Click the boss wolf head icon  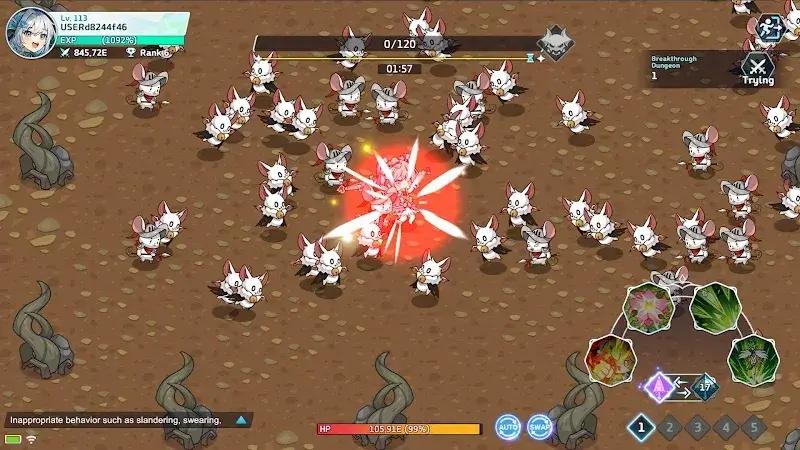pos(555,44)
